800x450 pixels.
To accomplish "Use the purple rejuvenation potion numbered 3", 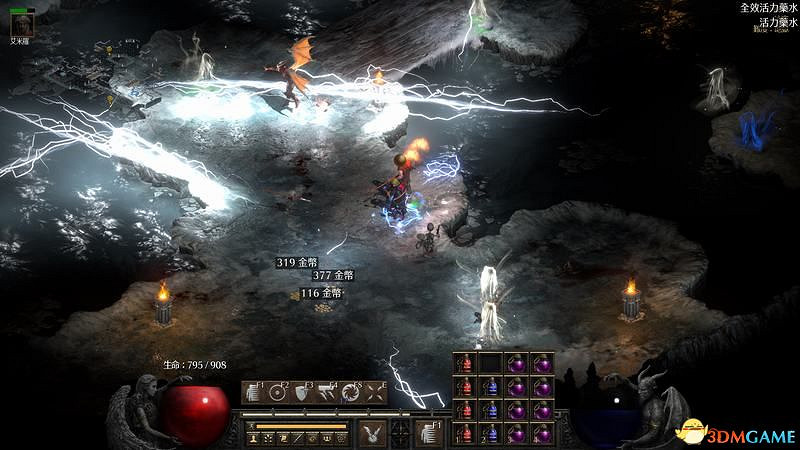I will pos(516,434).
